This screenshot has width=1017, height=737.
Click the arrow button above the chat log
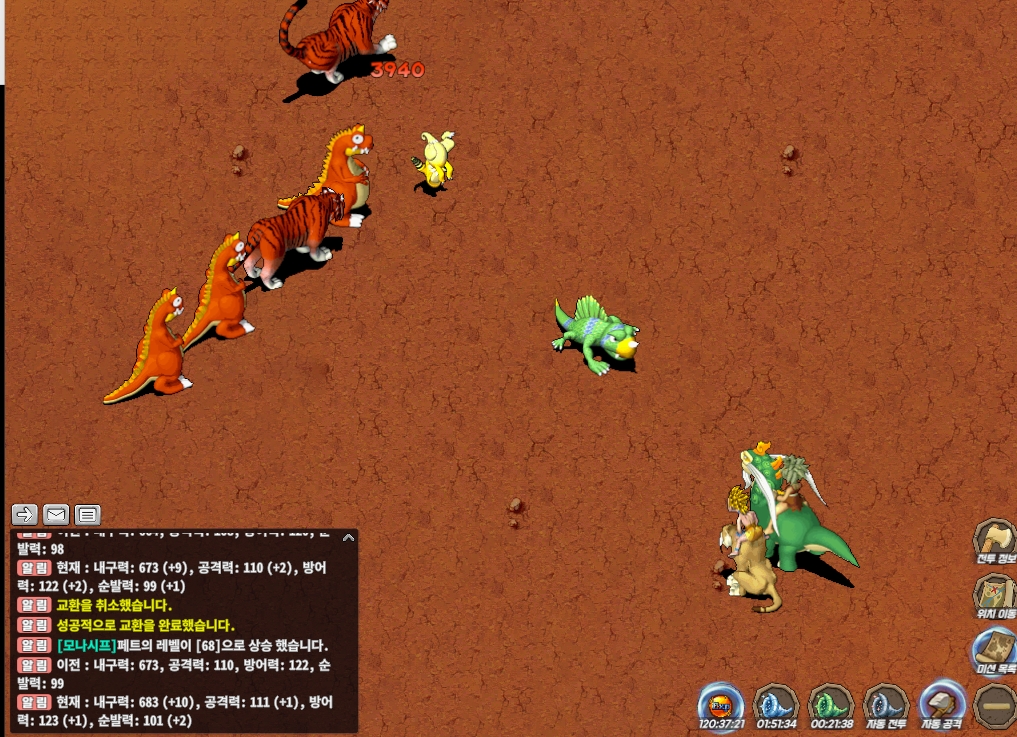25,515
